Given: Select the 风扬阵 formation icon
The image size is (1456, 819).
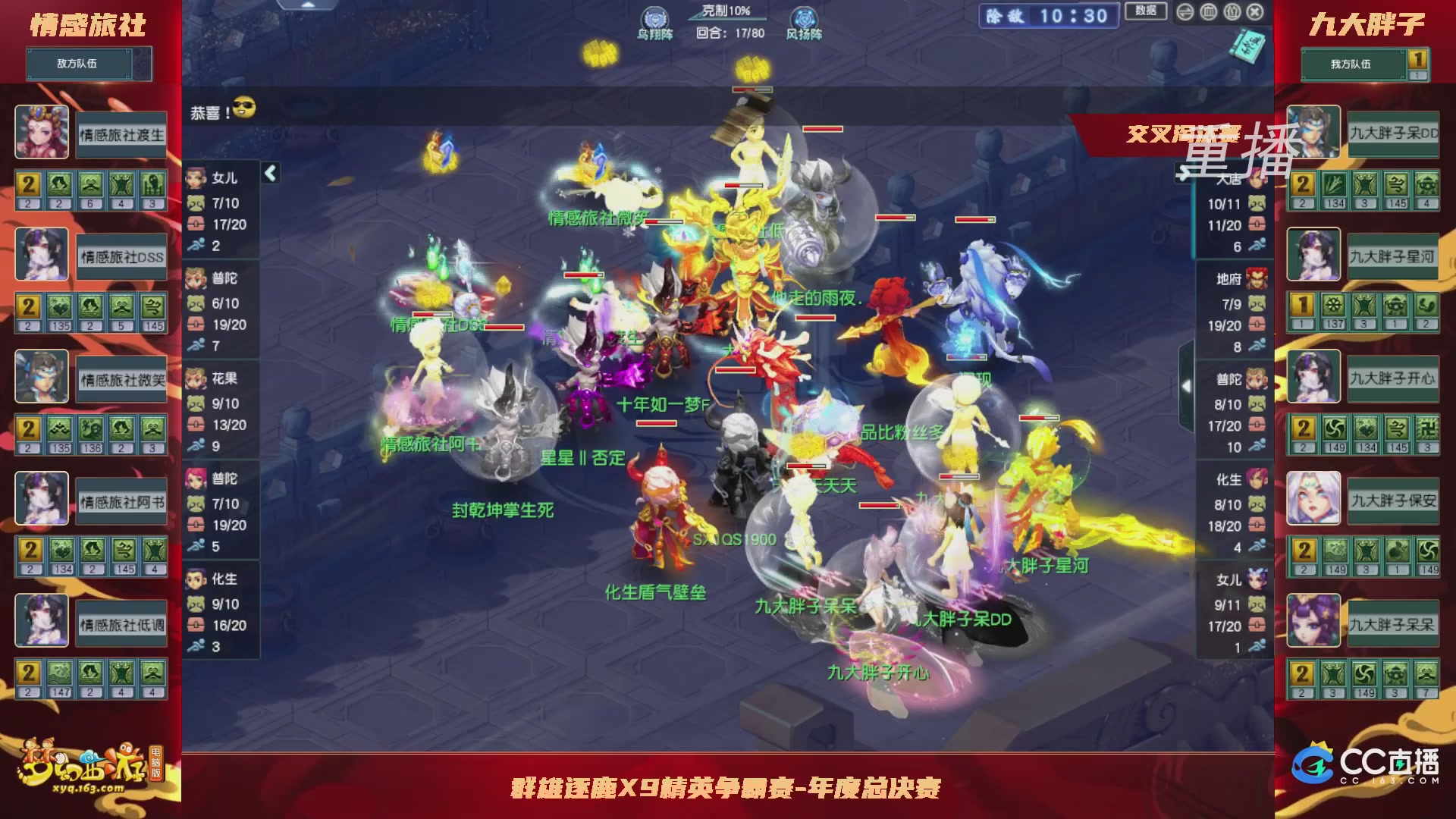Looking at the screenshot, I should pyautogui.click(x=804, y=17).
